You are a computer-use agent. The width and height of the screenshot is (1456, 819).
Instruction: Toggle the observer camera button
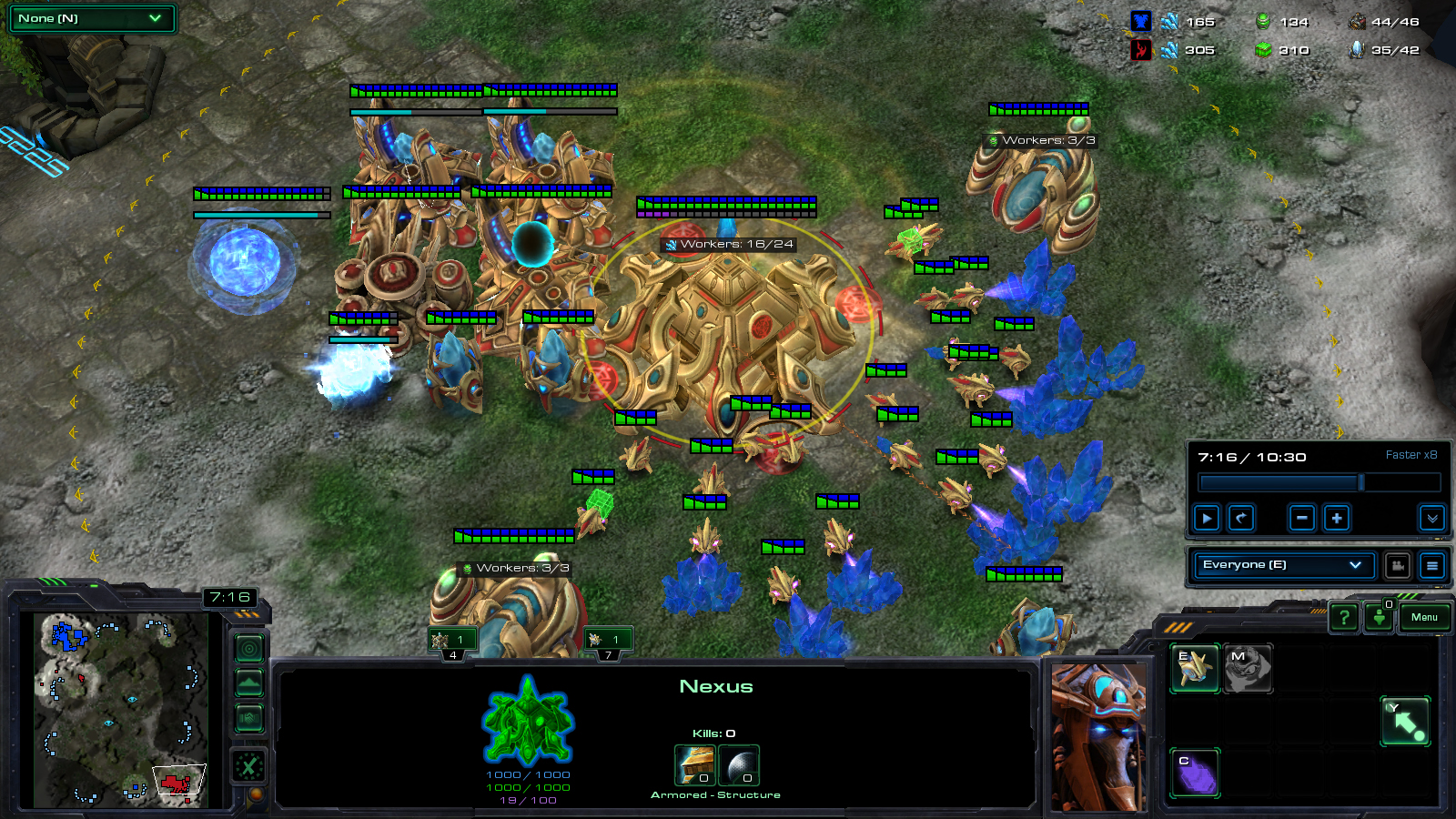pyautogui.click(x=1398, y=565)
